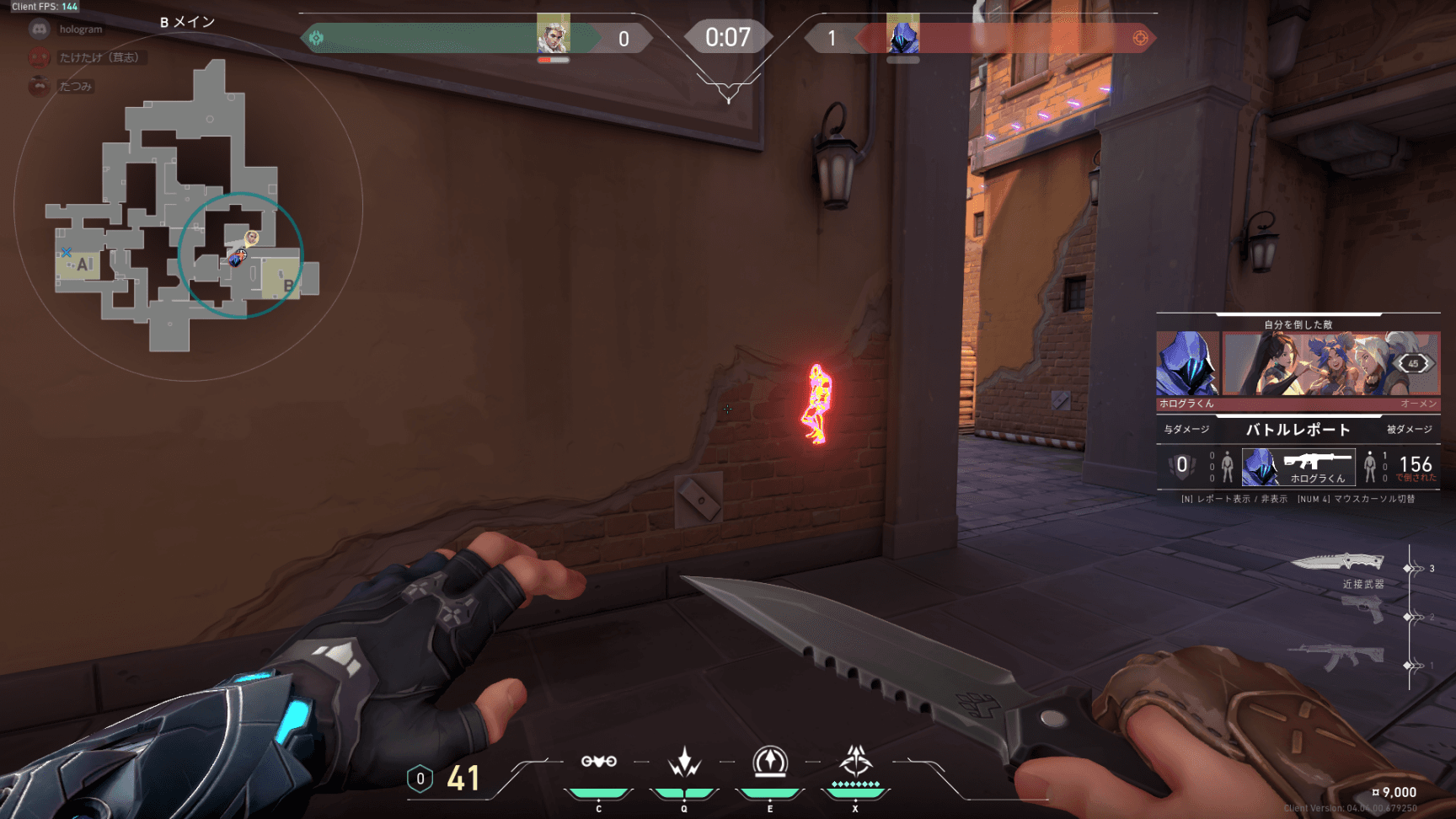The width and height of the screenshot is (1456, 819).
Task: Select the C ability icon
Action: (x=598, y=763)
